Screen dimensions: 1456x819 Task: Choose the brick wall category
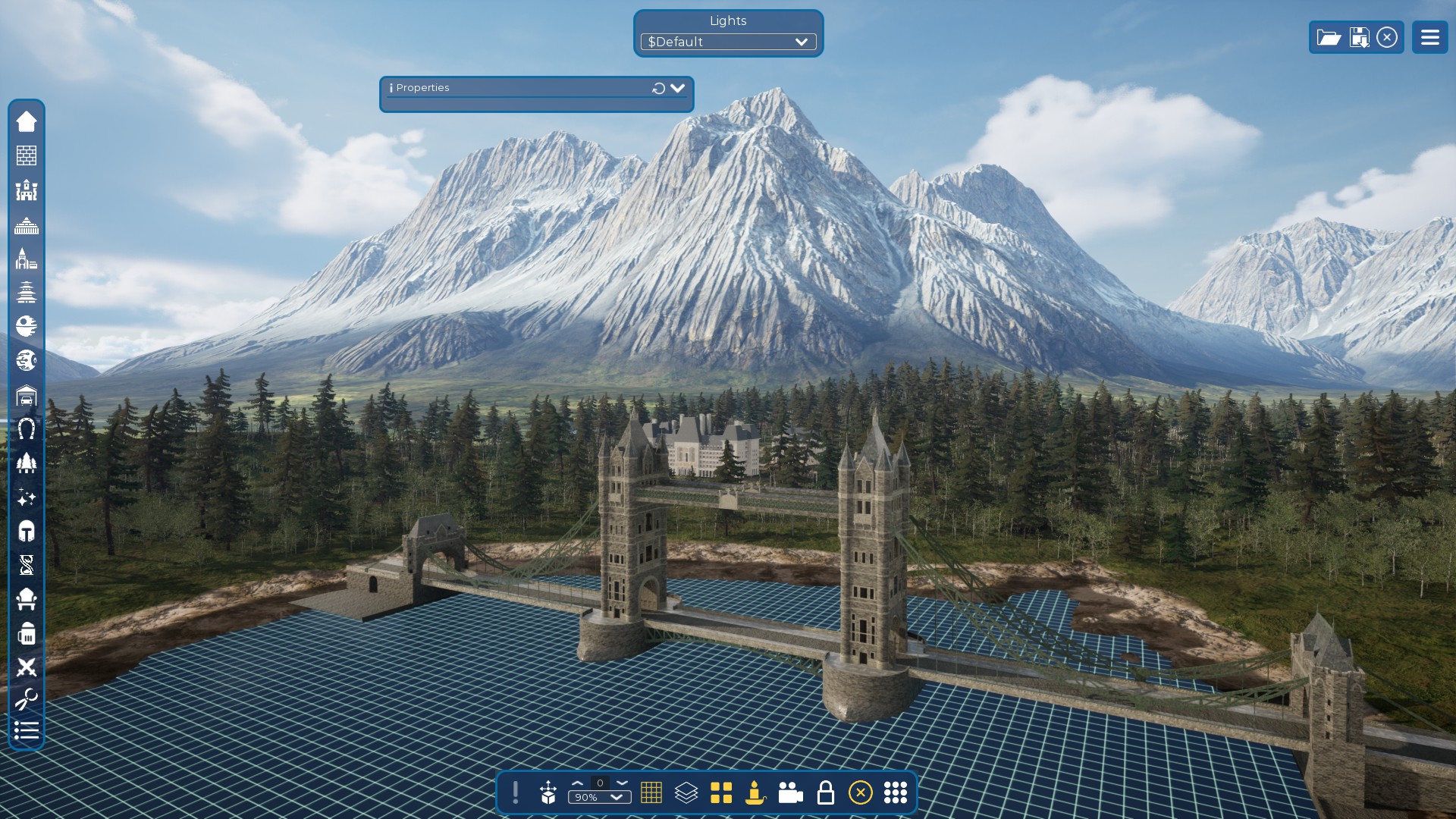[x=27, y=155]
